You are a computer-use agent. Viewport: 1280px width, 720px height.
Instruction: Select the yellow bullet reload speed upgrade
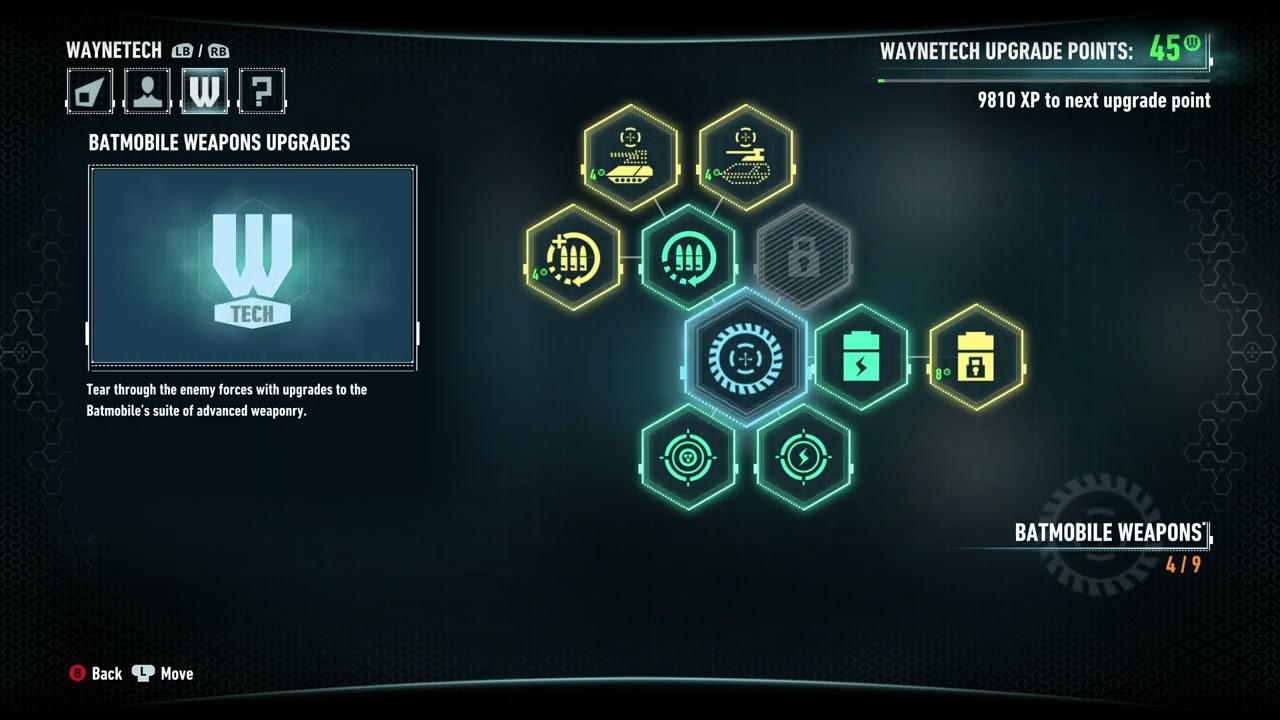572,257
